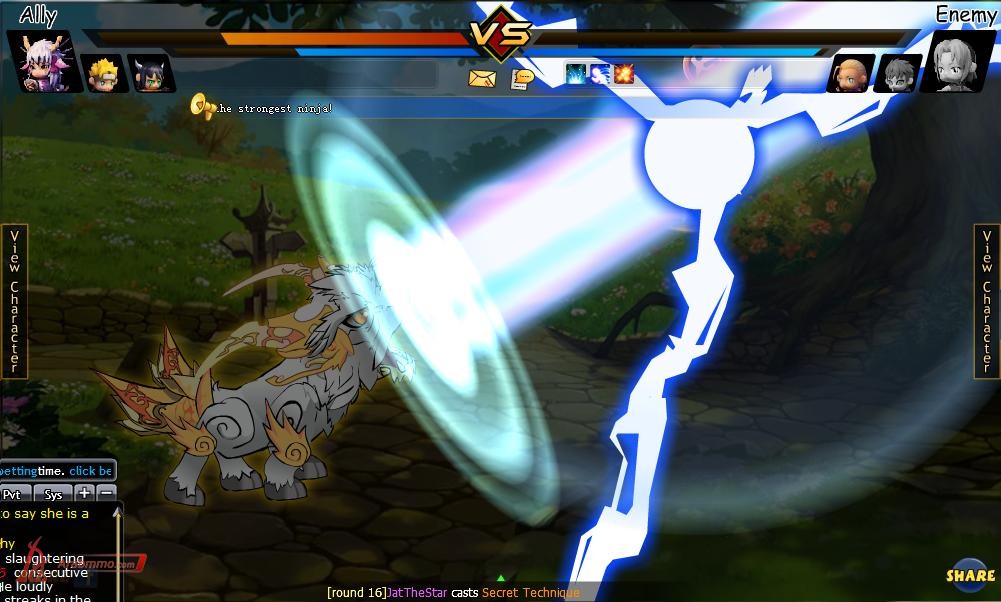Open View Character panel on ally side
Image resolution: width=1001 pixels, height=602 pixels.
[14, 301]
